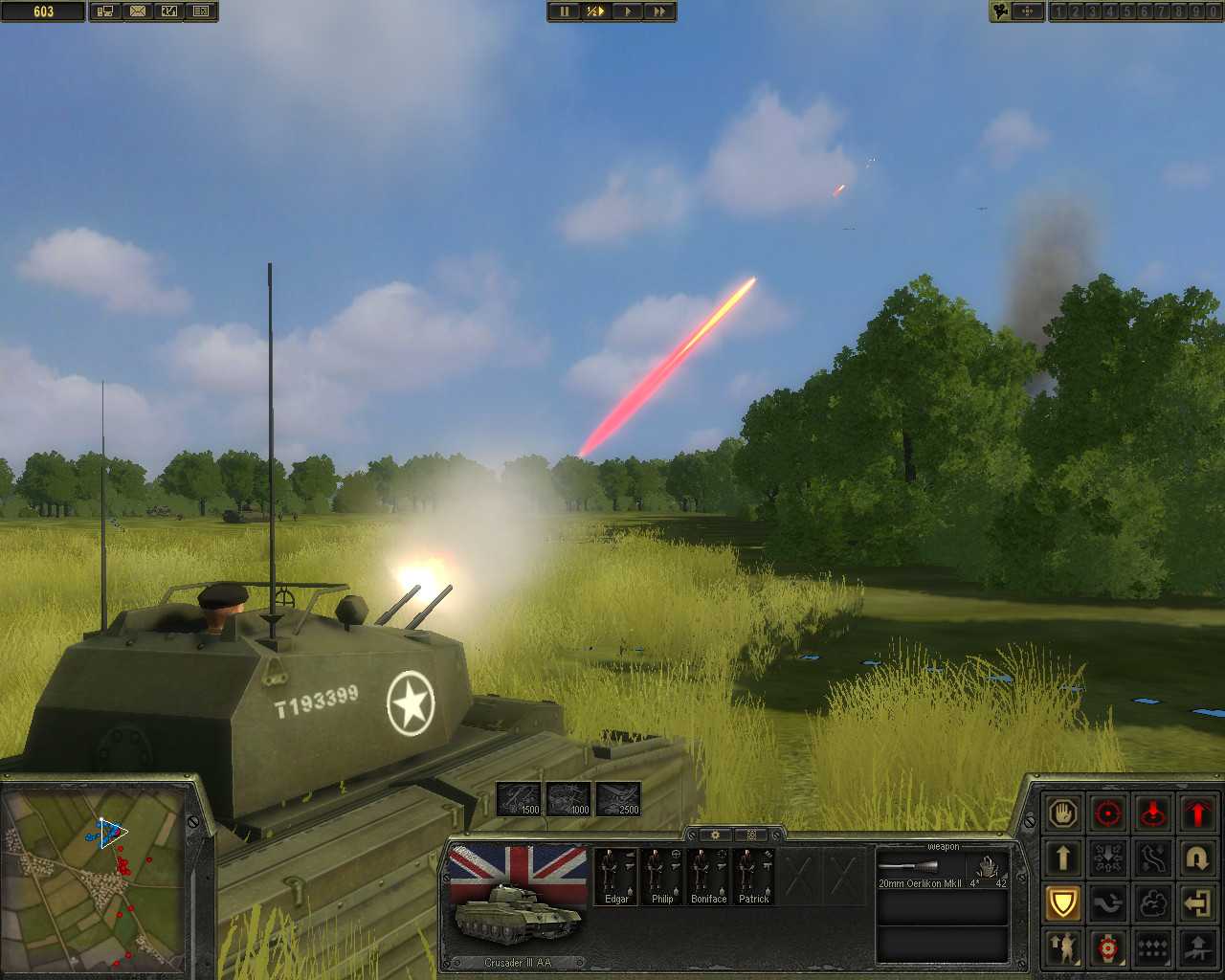
Task: Toggle the Hold Position shield order
Action: [1063, 902]
